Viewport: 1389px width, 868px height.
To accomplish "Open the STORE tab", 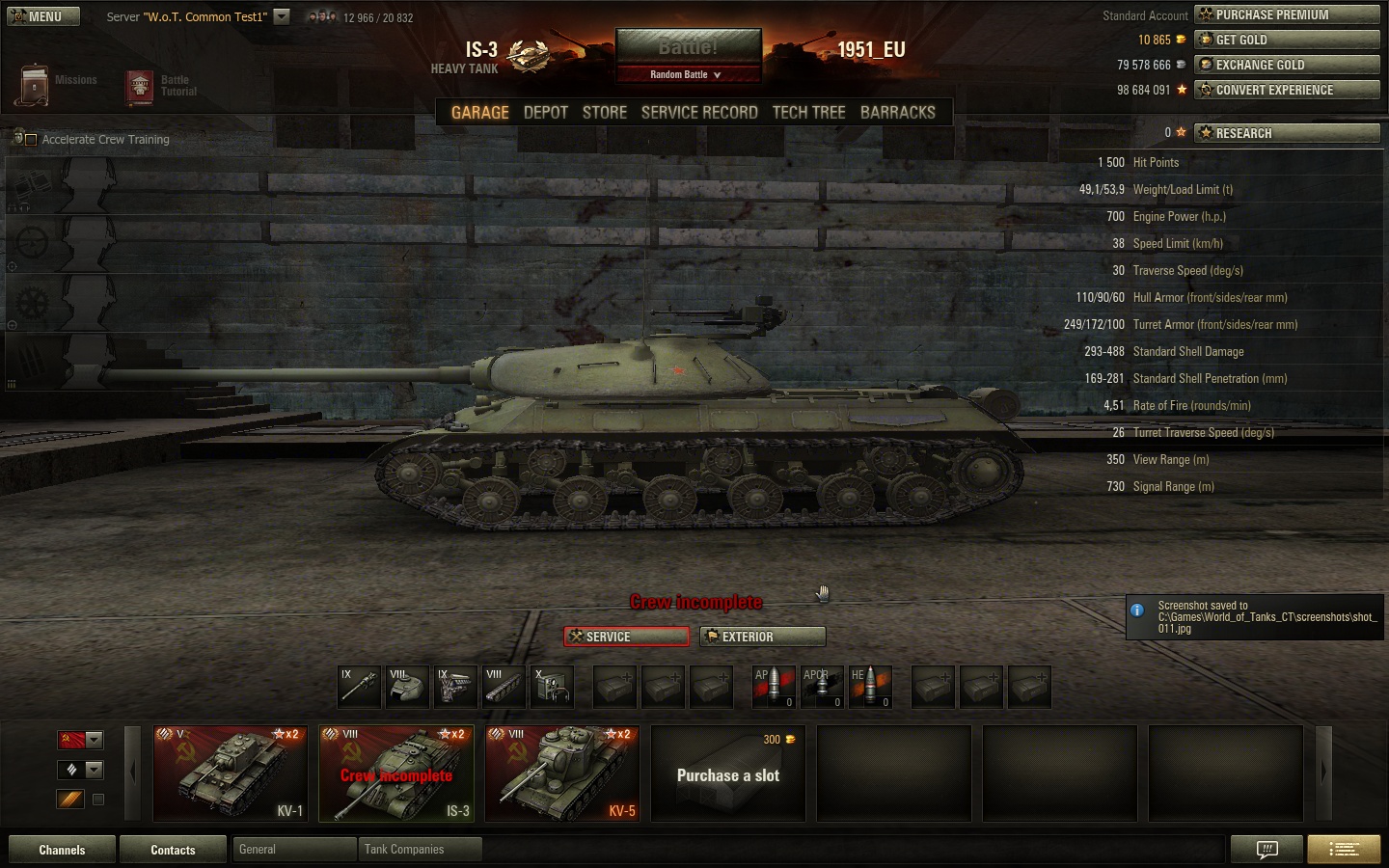I will click(604, 112).
